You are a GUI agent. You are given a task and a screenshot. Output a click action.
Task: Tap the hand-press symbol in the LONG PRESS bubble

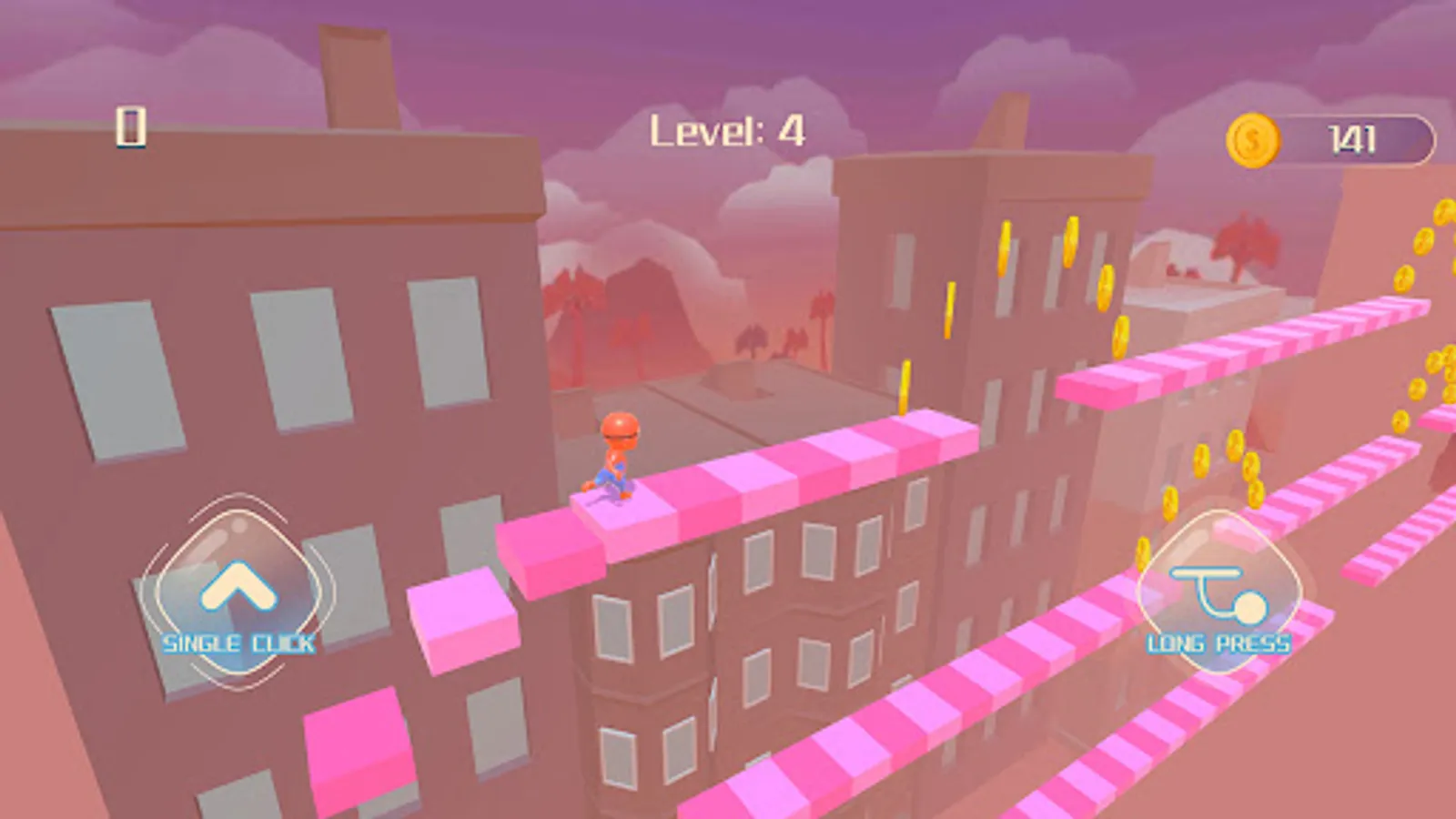click(1218, 593)
